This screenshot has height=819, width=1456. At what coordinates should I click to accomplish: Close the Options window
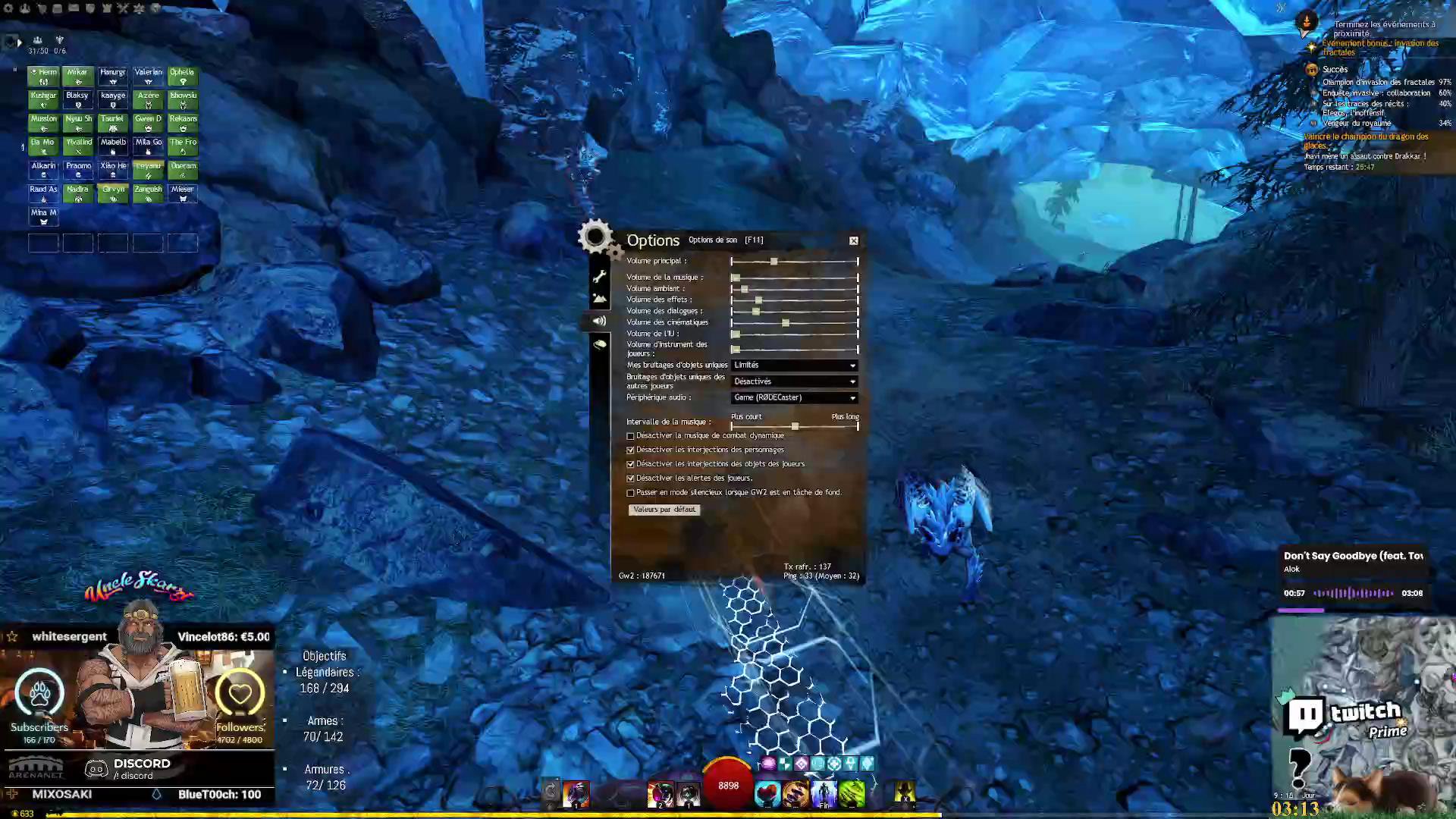click(x=854, y=240)
